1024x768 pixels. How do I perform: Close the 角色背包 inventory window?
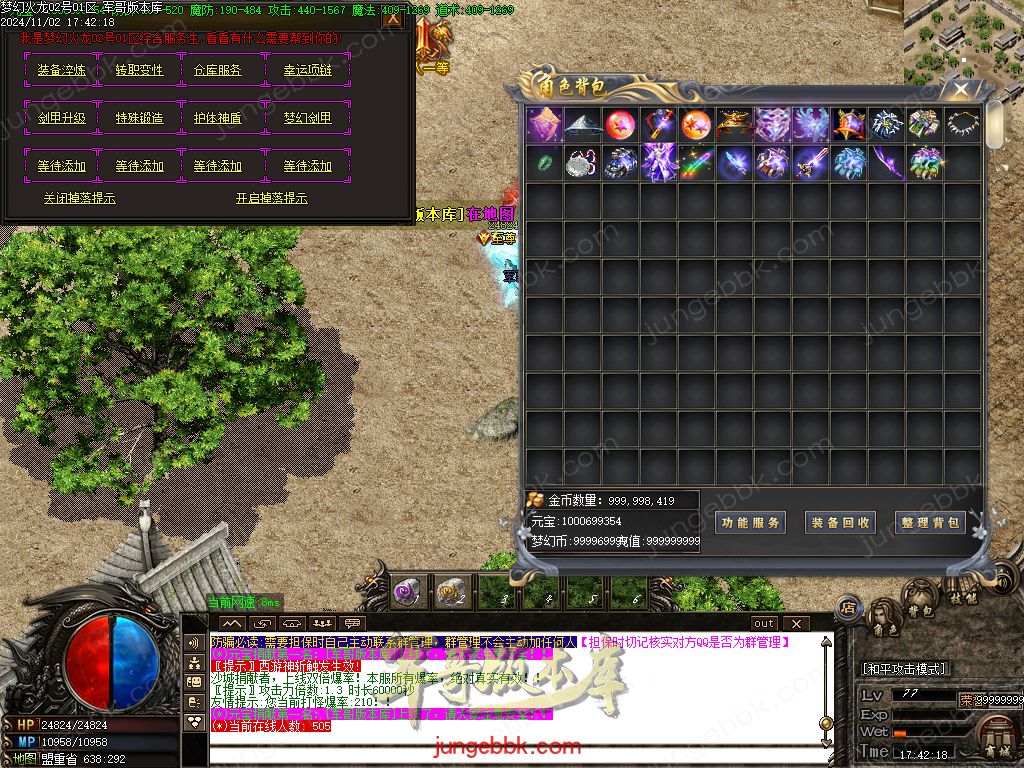(x=960, y=89)
